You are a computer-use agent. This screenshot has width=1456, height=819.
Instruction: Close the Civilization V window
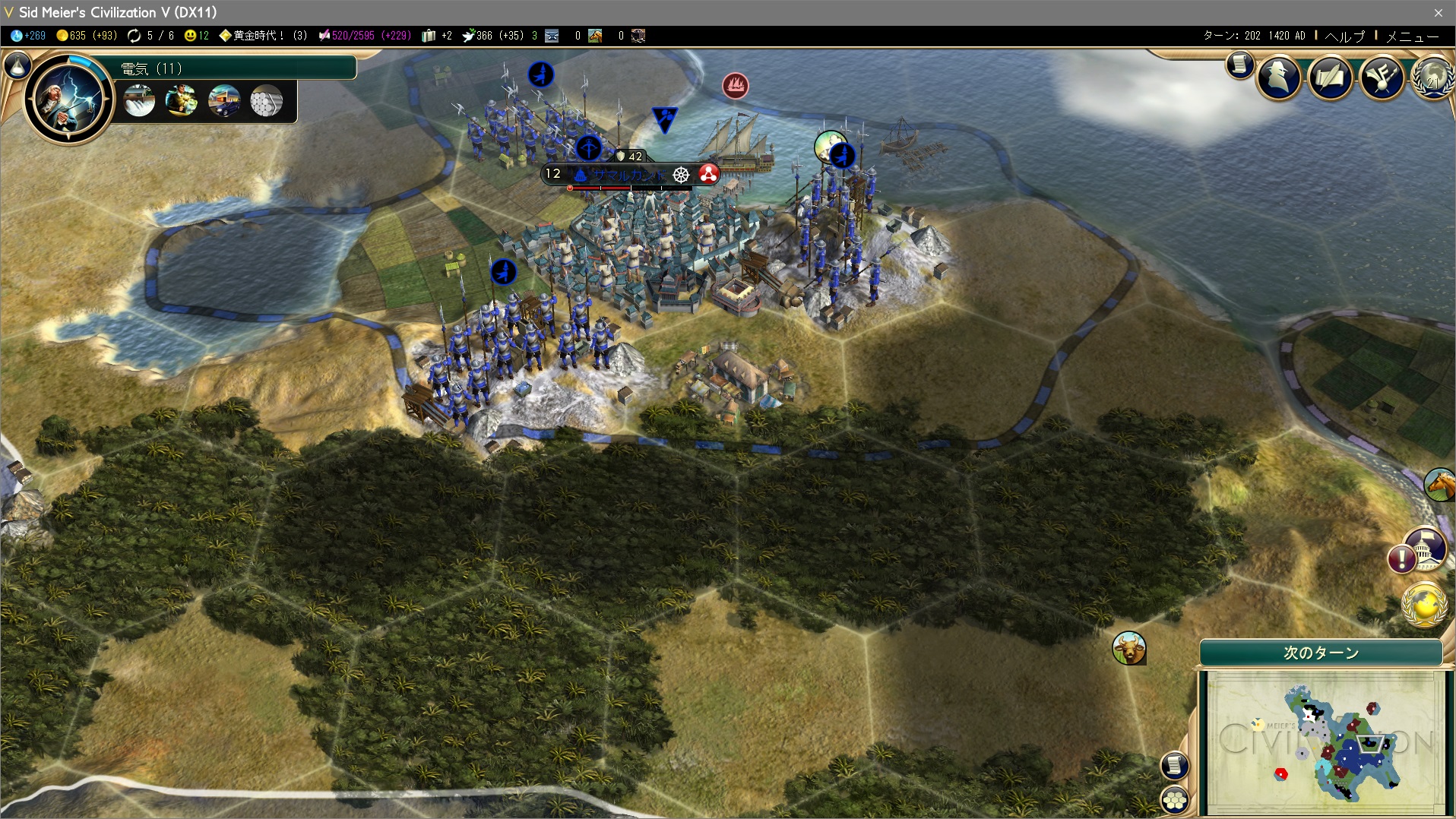point(1438,13)
